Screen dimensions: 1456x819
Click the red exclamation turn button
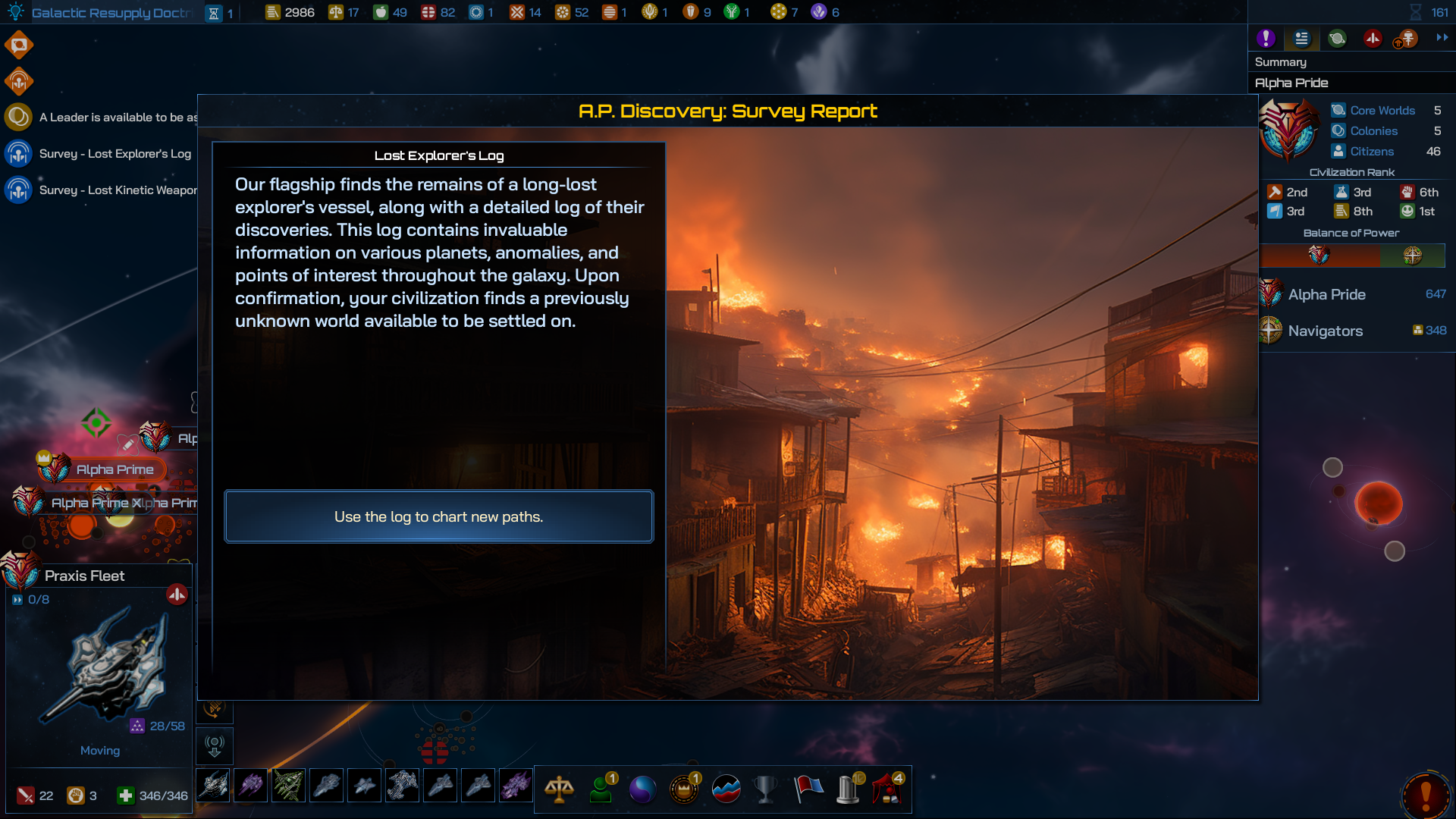[x=1426, y=795]
